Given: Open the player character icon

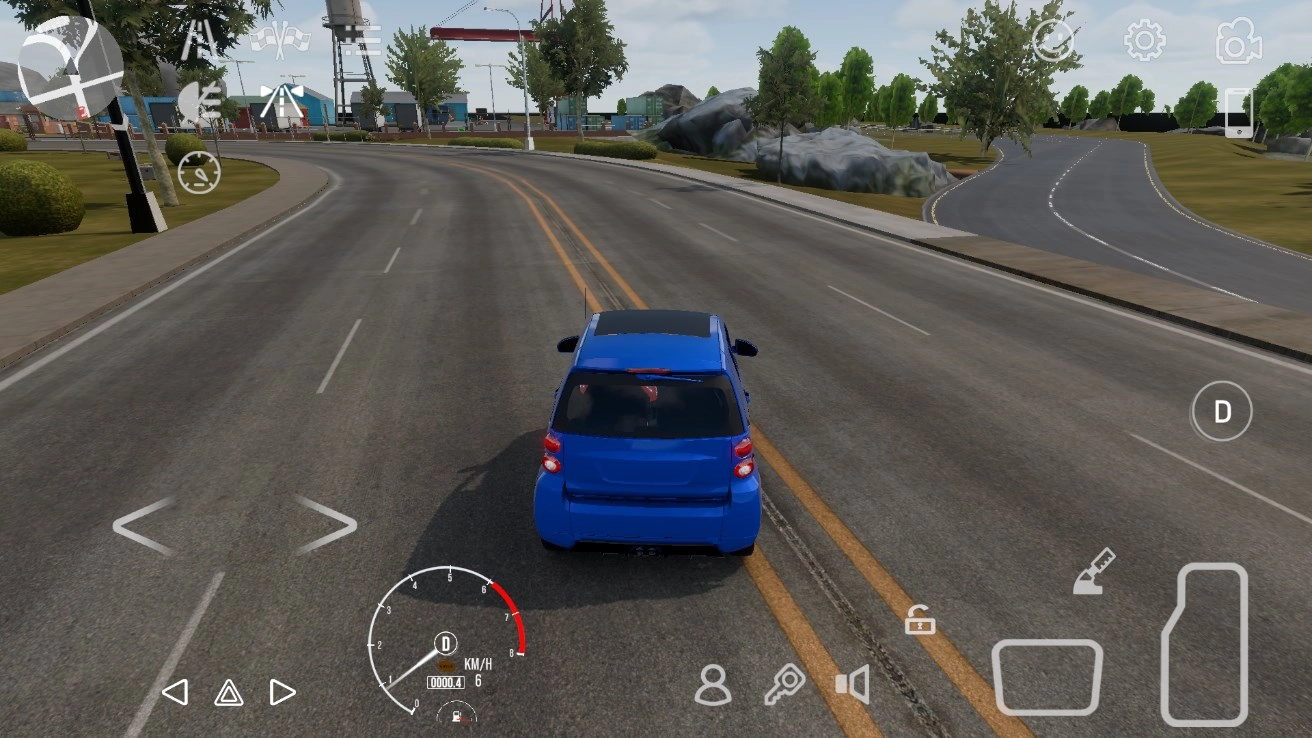Looking at the screenshot, I should 713,684.
